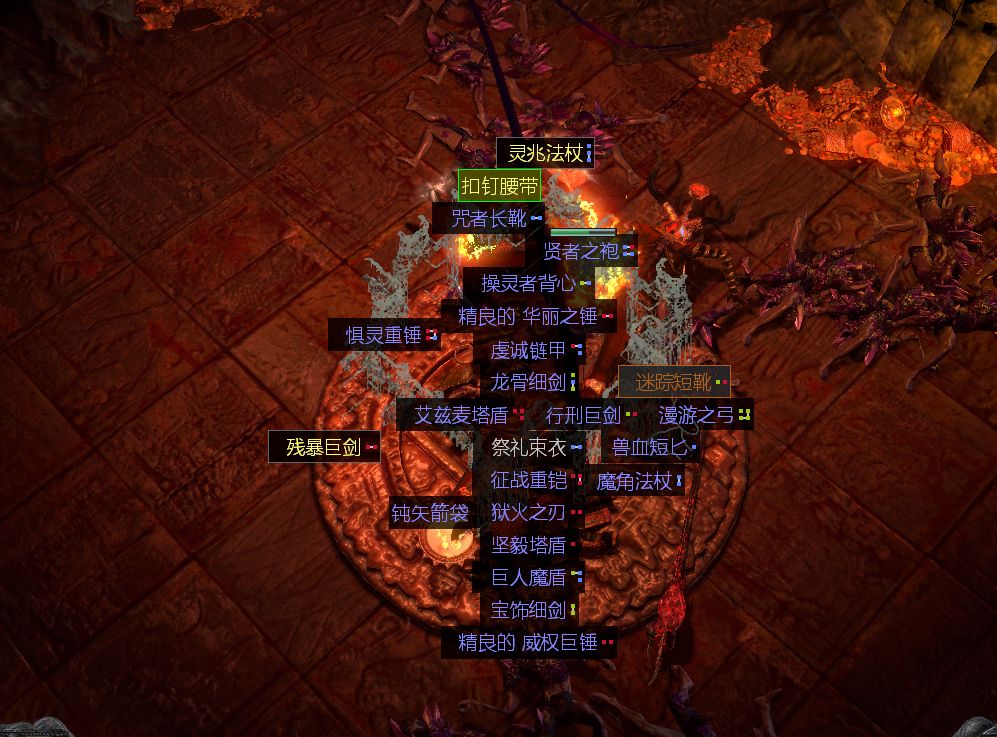The image size is (997, 737).
Task: Select the 钝矢箭袋 item label
Action: click(430, 513)
